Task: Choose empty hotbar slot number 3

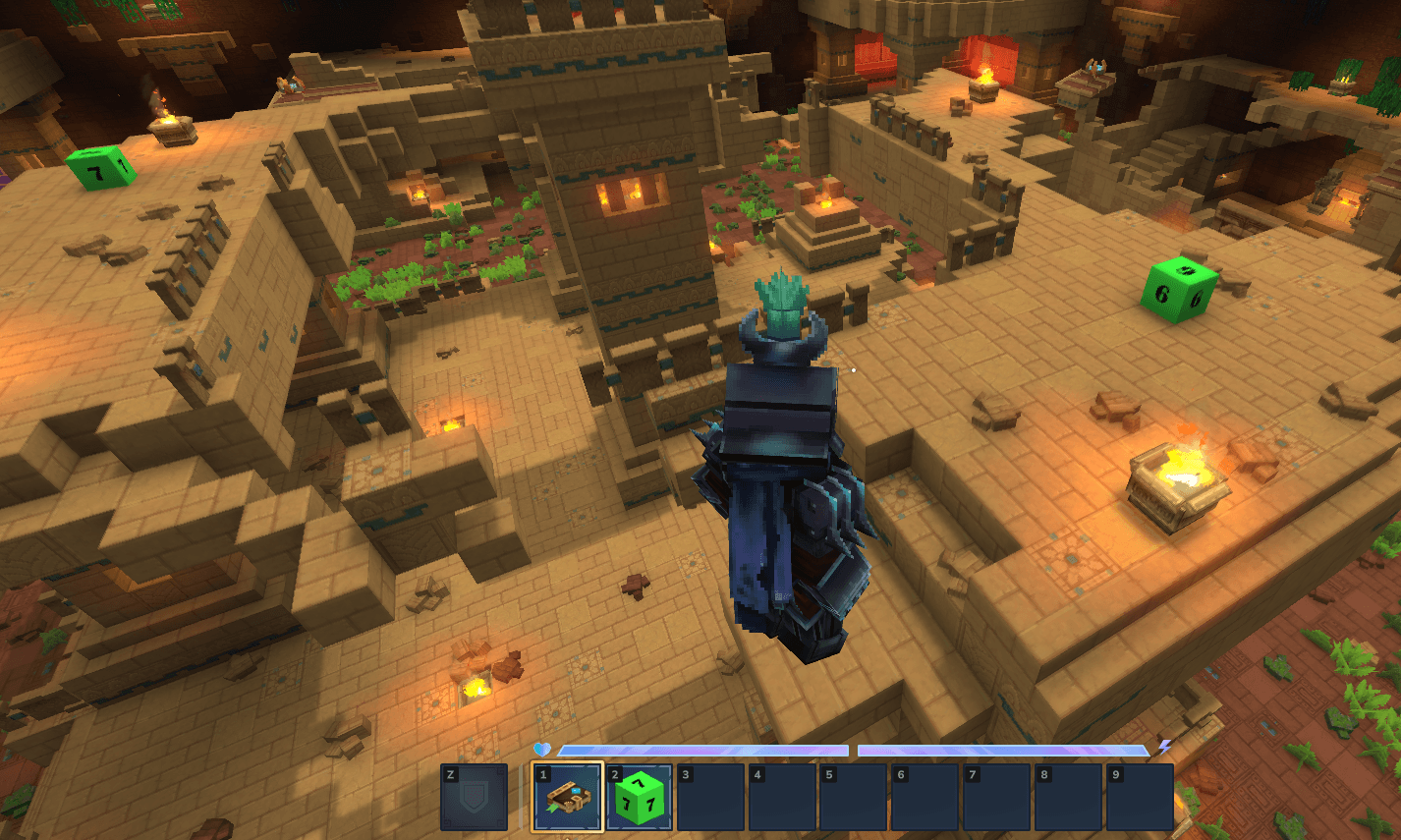Action: point(711,798)
